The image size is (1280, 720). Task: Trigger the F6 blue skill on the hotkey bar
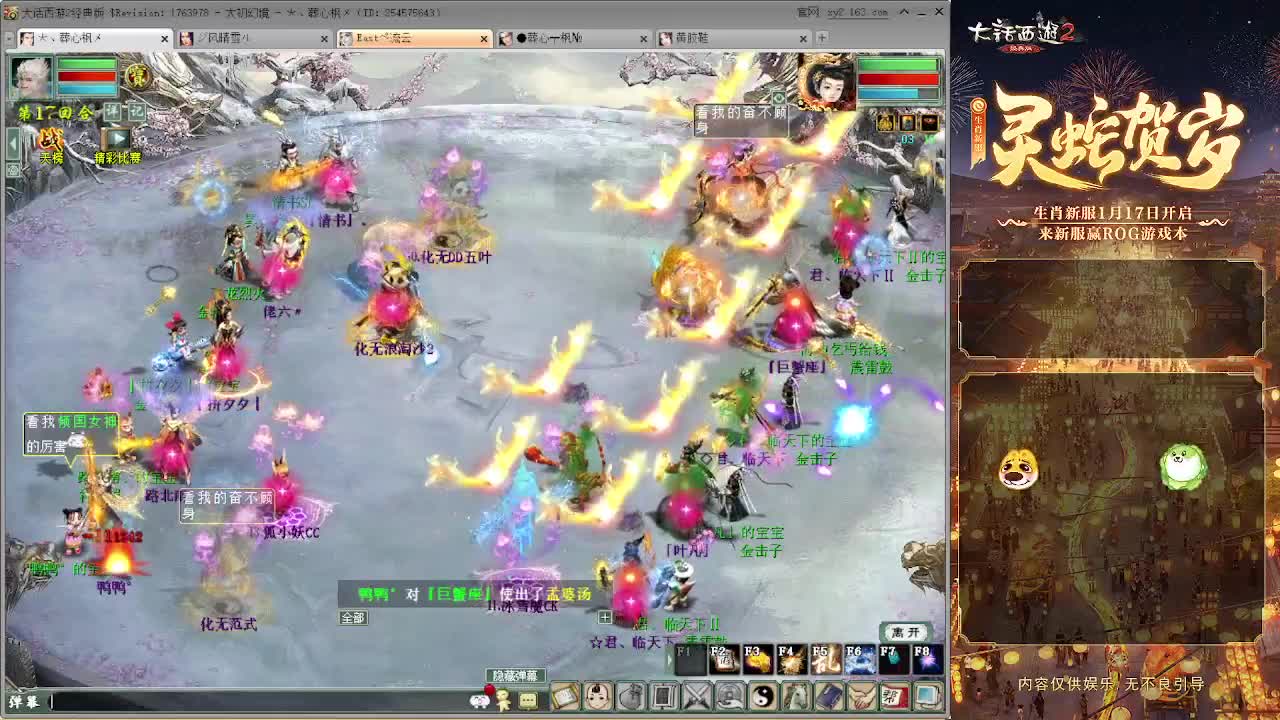tap(856, 659)
